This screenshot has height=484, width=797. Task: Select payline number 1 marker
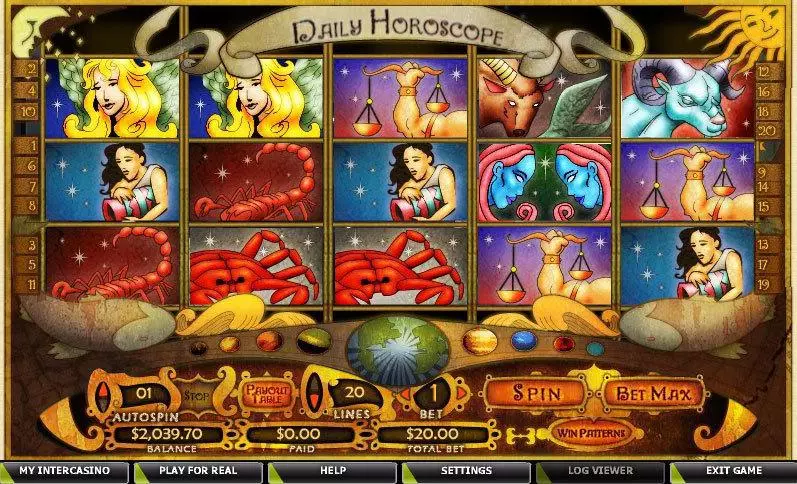33,146
